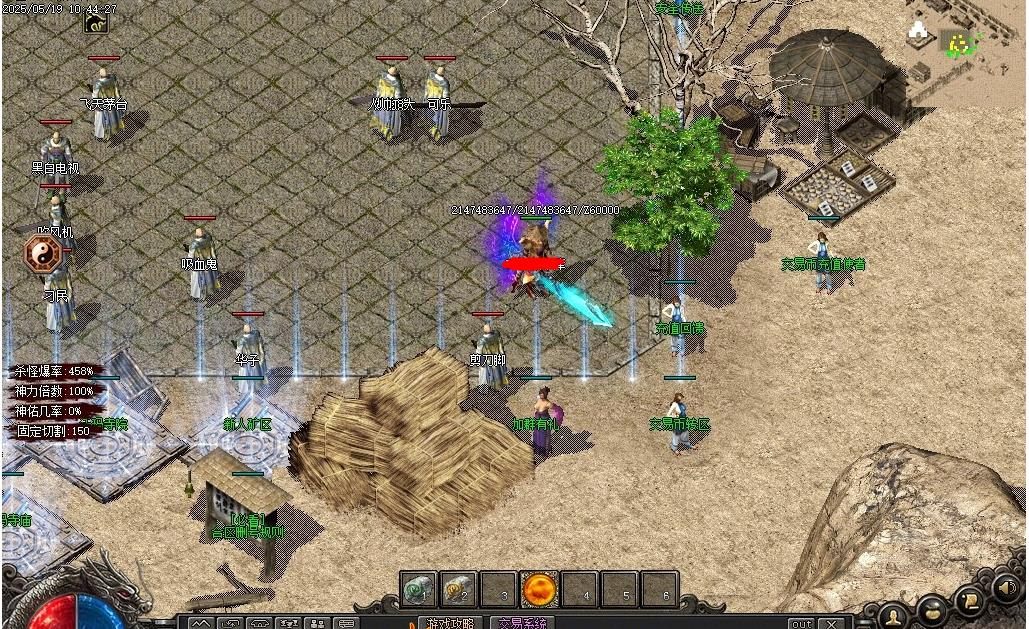Use the golden scroll in hotbar slot 2
Image resolution: width=1029 pixels, height=629 pixels.
point(459,589)
